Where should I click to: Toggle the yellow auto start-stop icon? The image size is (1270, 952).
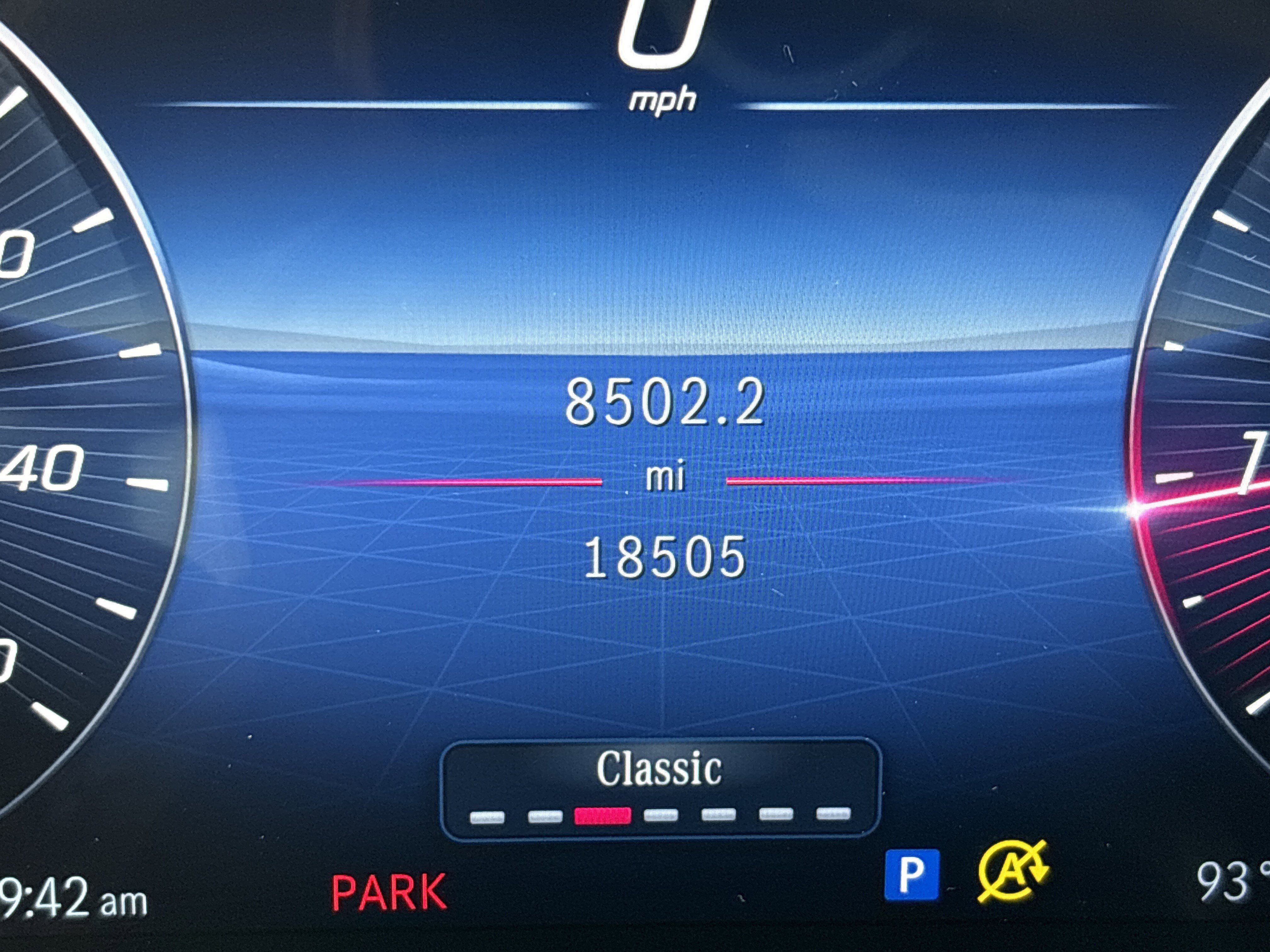pos(1013,871)
